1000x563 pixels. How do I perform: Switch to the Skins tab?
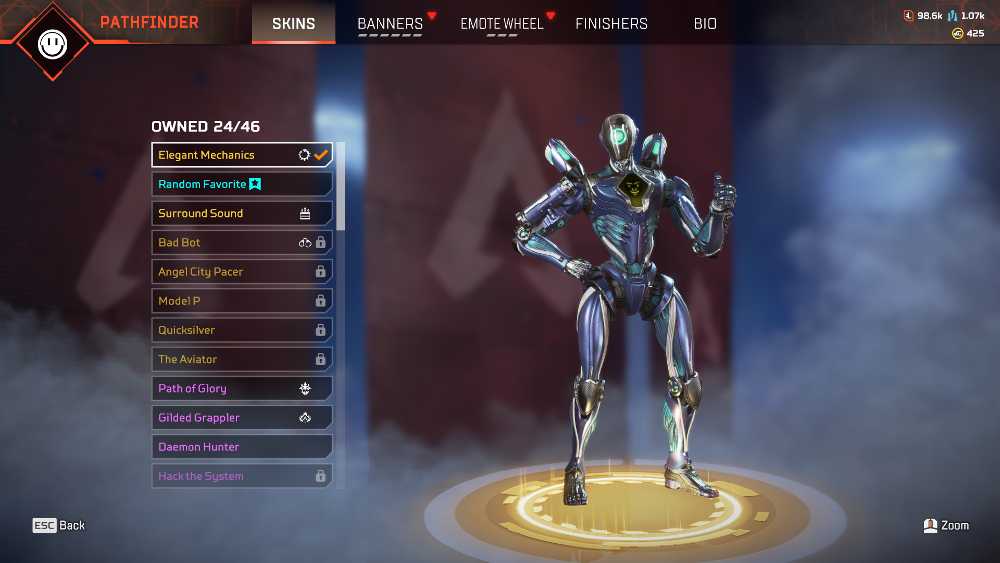click(293, 23)
